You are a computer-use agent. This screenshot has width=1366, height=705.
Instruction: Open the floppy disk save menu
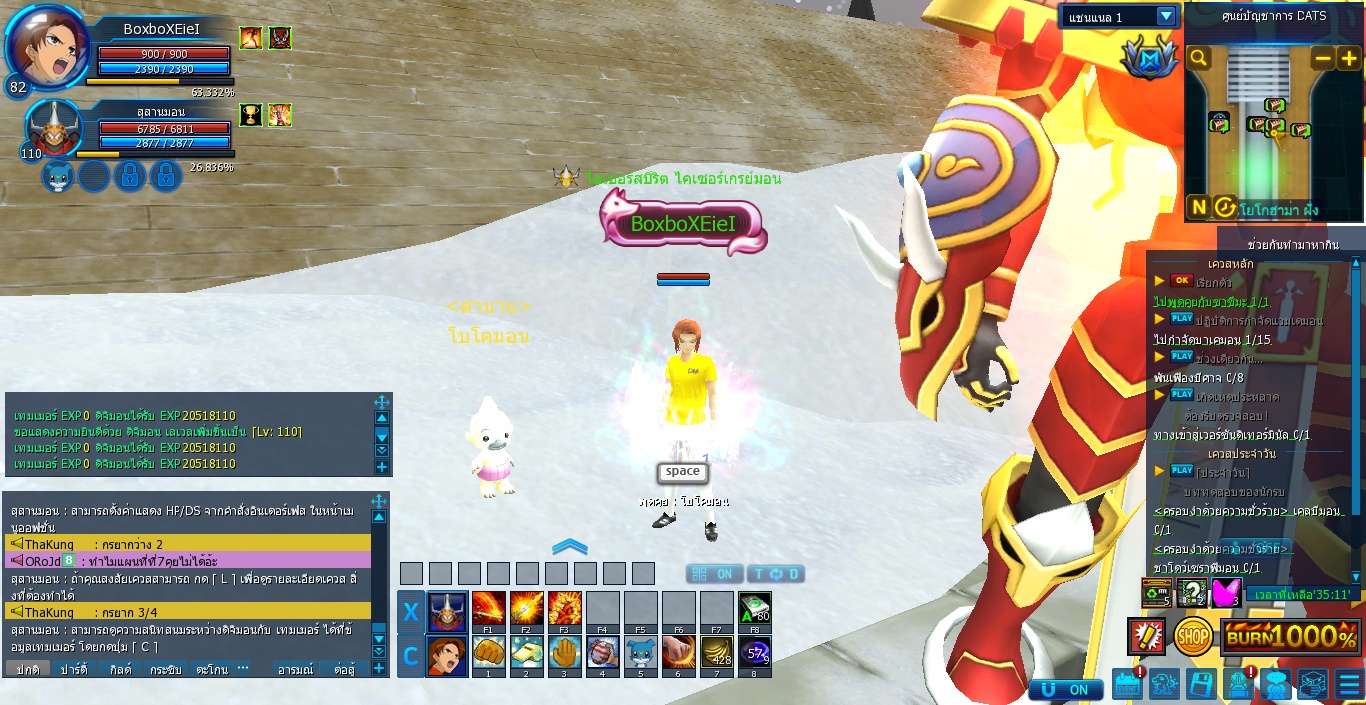pyautogui.click(x=1200, y=684)
